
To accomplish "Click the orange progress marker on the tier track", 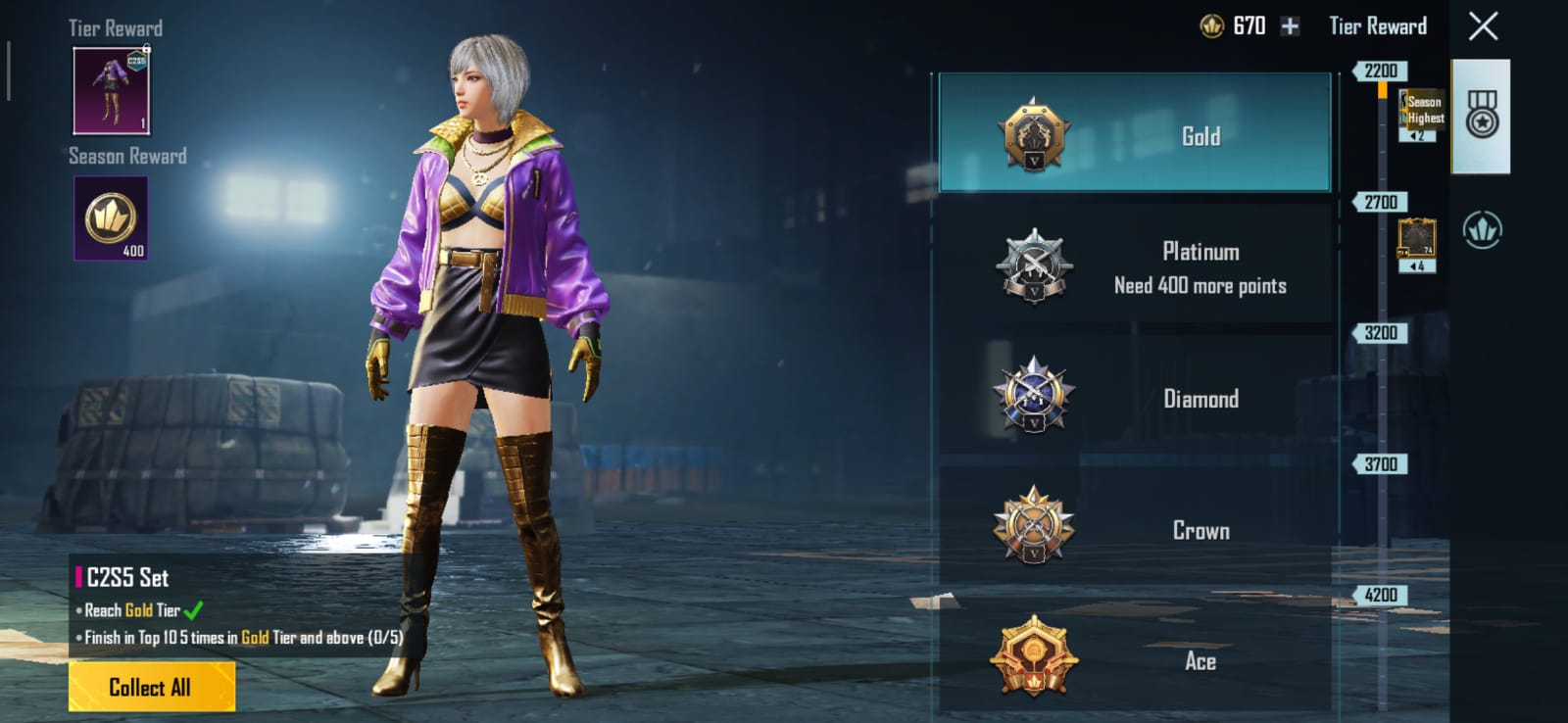I will pyautogui.click(x=1383, y=88).
